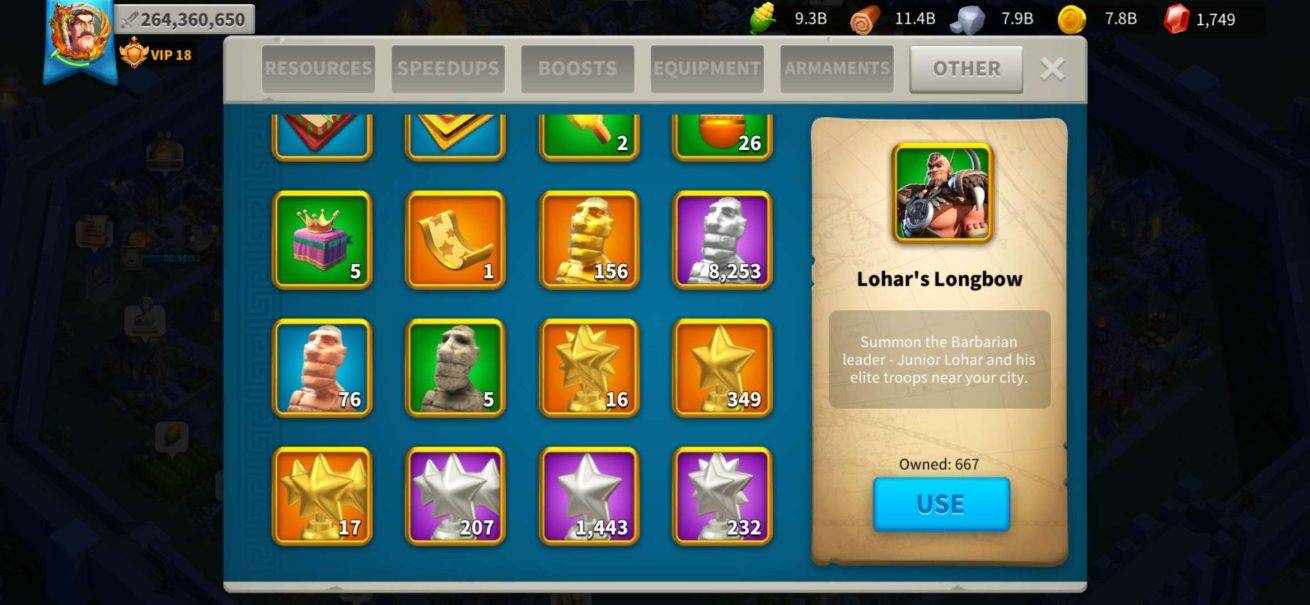Select the silver stars item with 207 count

point(455,496)
